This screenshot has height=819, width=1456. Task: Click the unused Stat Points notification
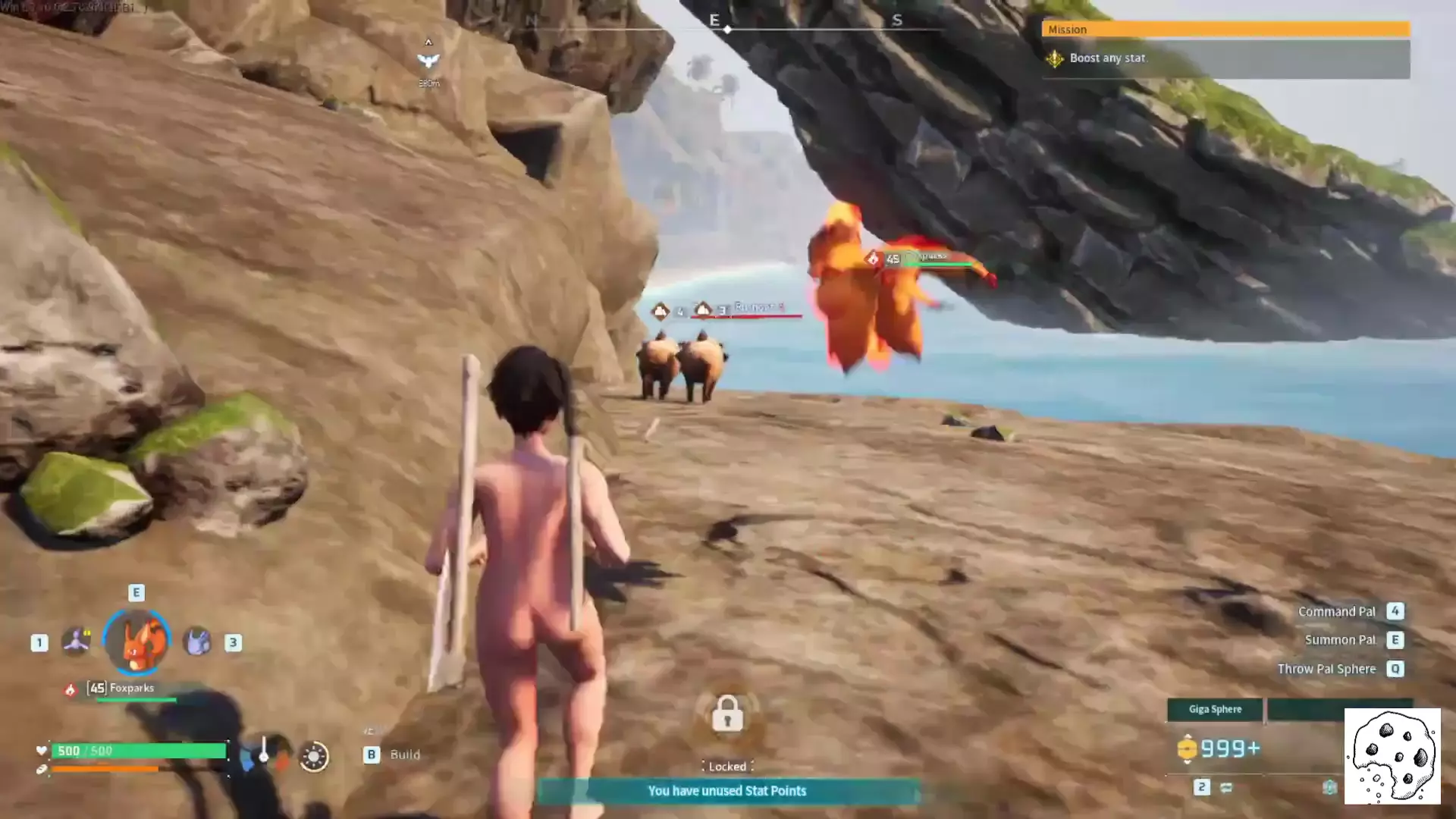[x=726, y=791]
